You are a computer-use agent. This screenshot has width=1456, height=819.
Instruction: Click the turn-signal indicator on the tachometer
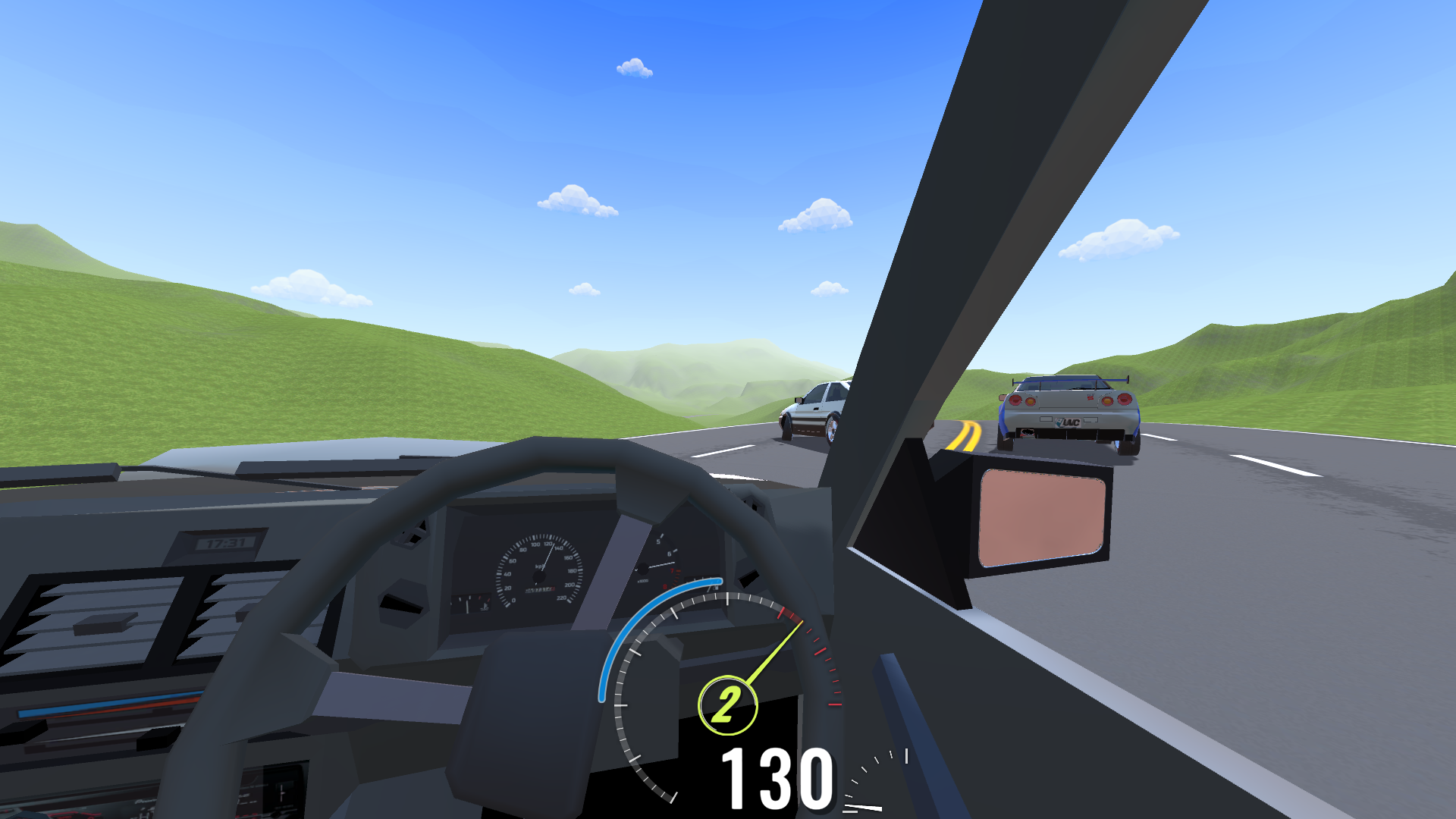[637, 570]
